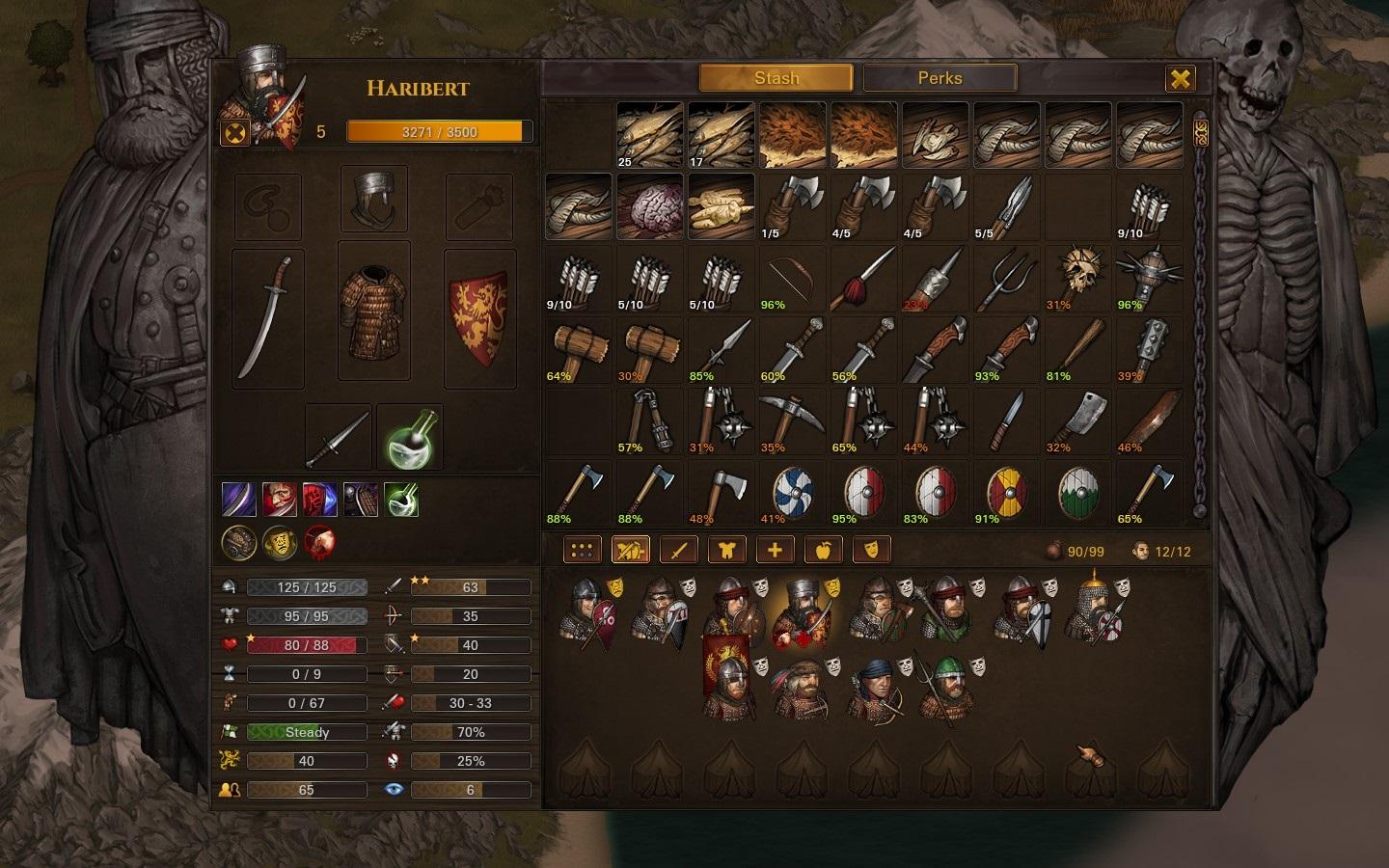Filter stash by food with apple button
This screenshot has height=868, width=1389.
pos(823,551)
